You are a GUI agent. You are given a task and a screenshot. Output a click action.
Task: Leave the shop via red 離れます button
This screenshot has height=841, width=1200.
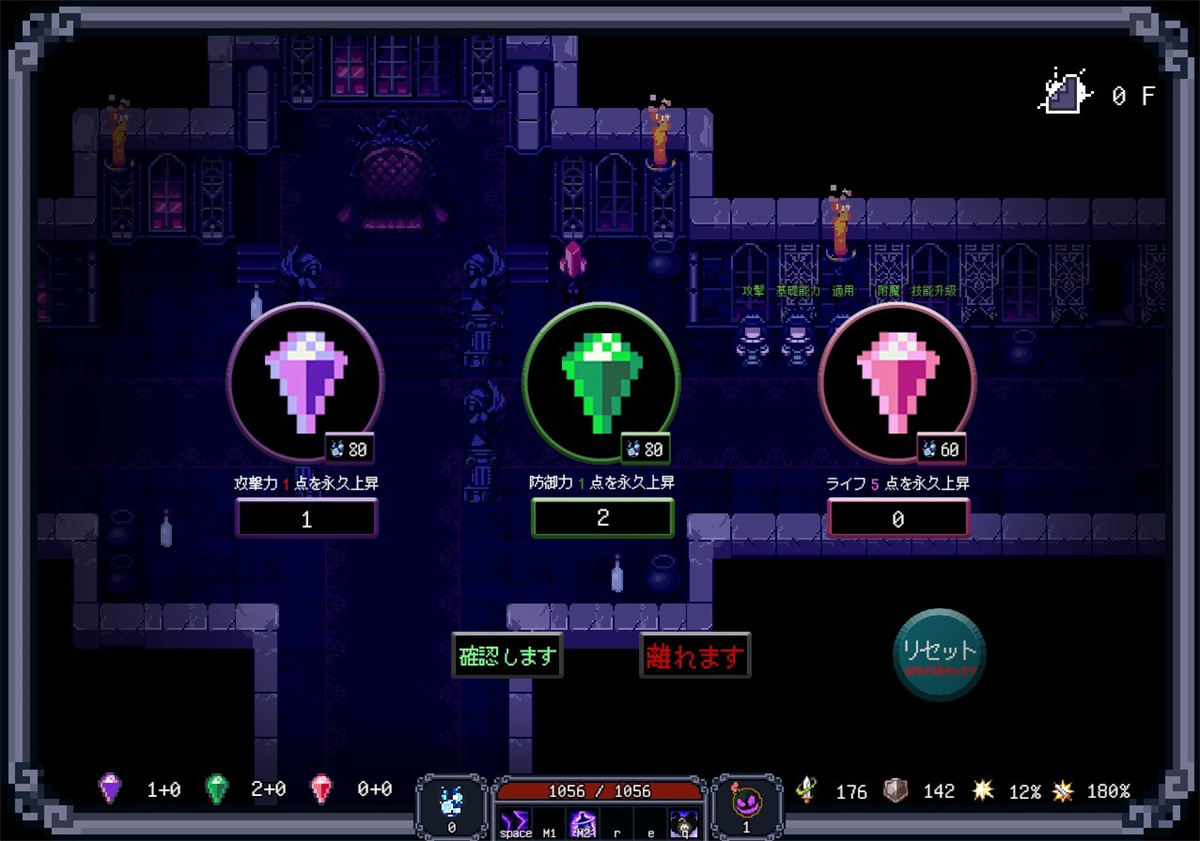coord(695,656)
